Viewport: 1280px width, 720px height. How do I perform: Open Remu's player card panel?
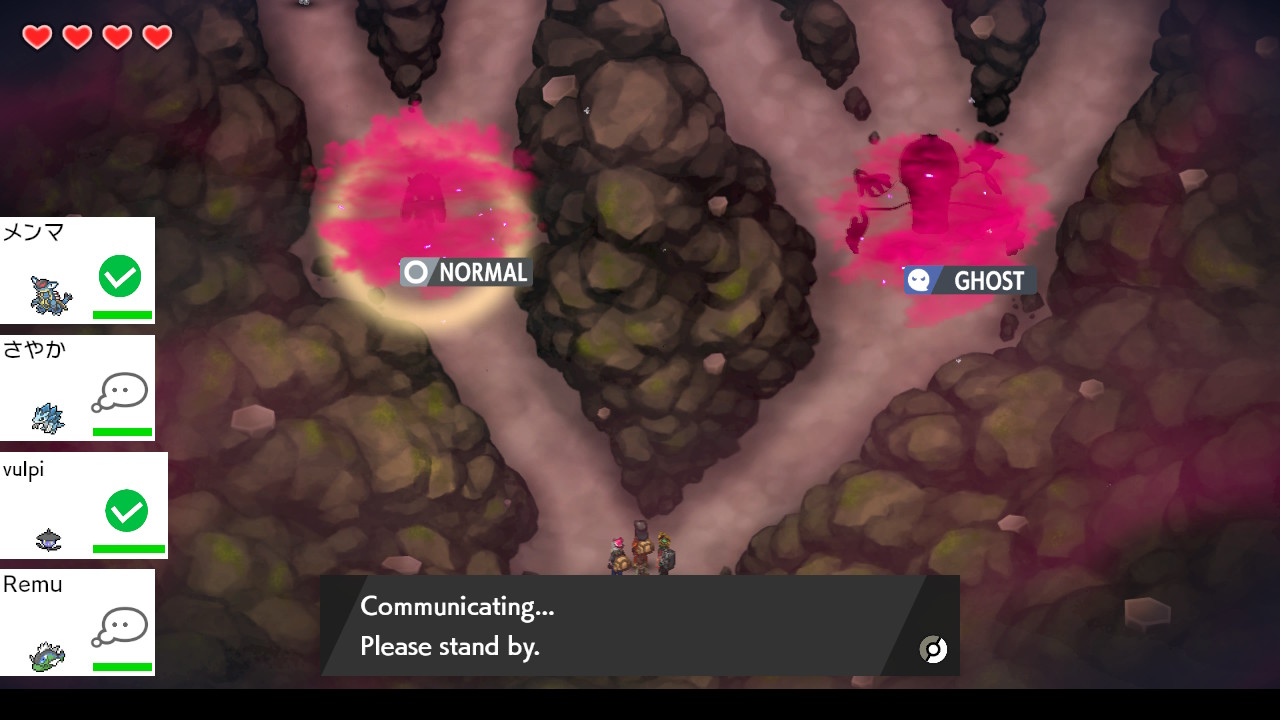[x=77, y=622]
